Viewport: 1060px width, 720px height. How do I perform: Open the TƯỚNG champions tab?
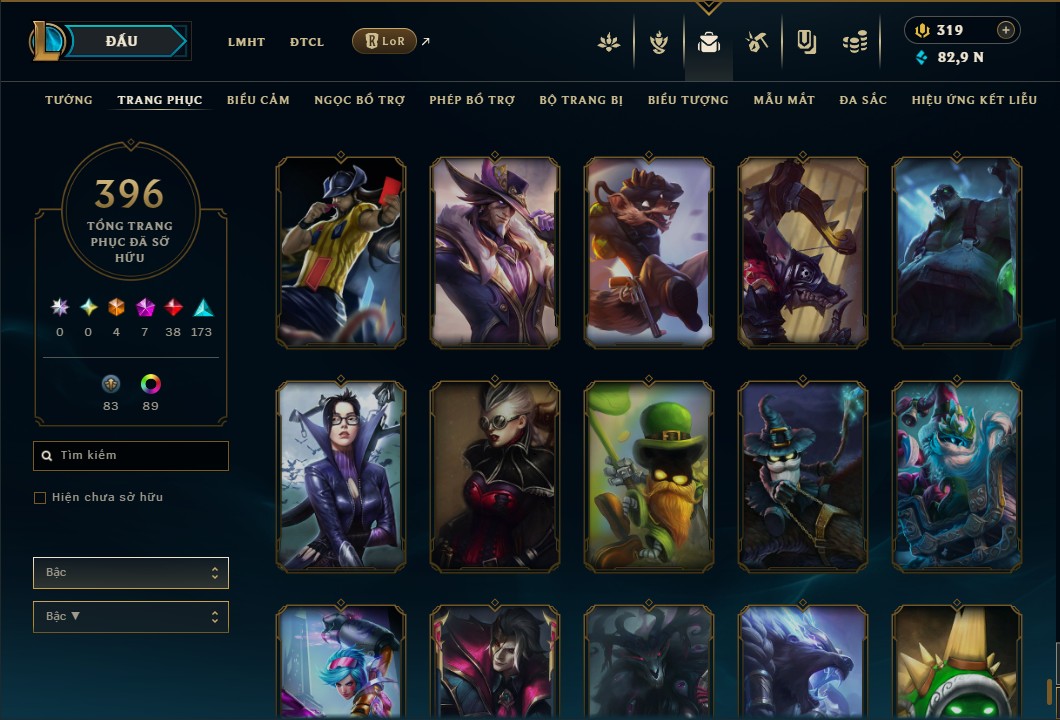click(x=69, y=100)
